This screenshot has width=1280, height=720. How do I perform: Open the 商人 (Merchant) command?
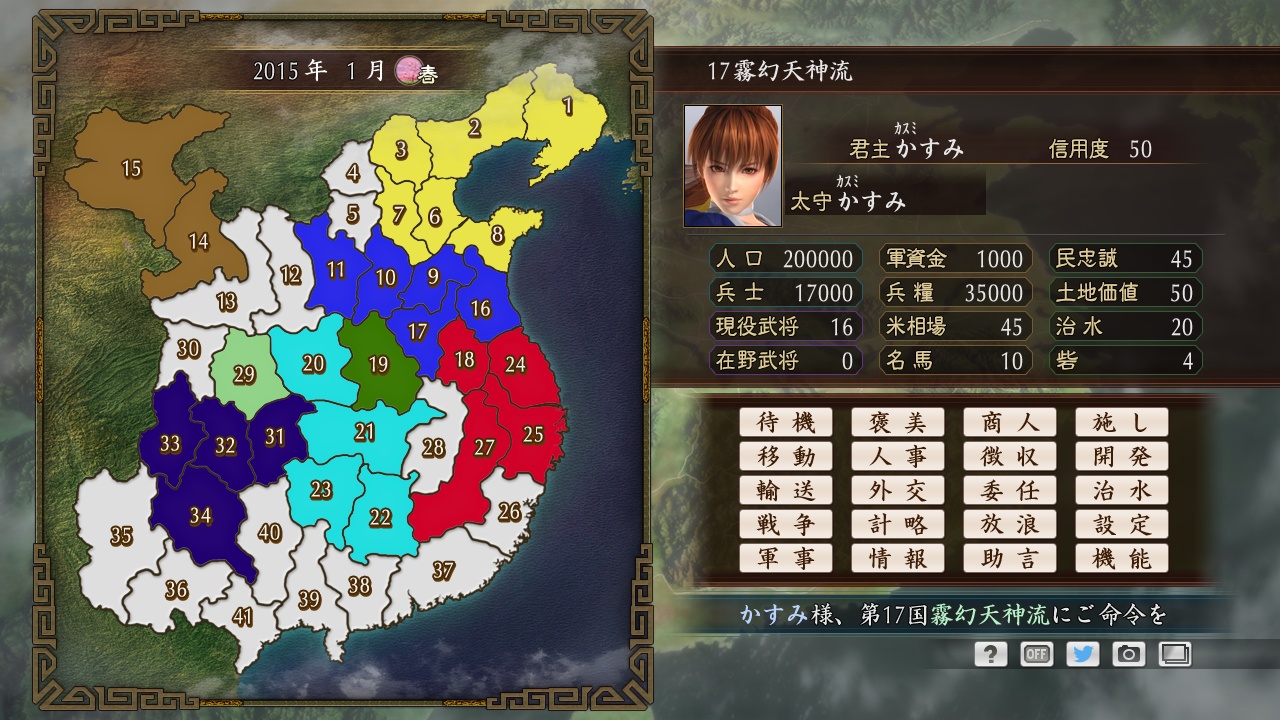point(1010,422)
